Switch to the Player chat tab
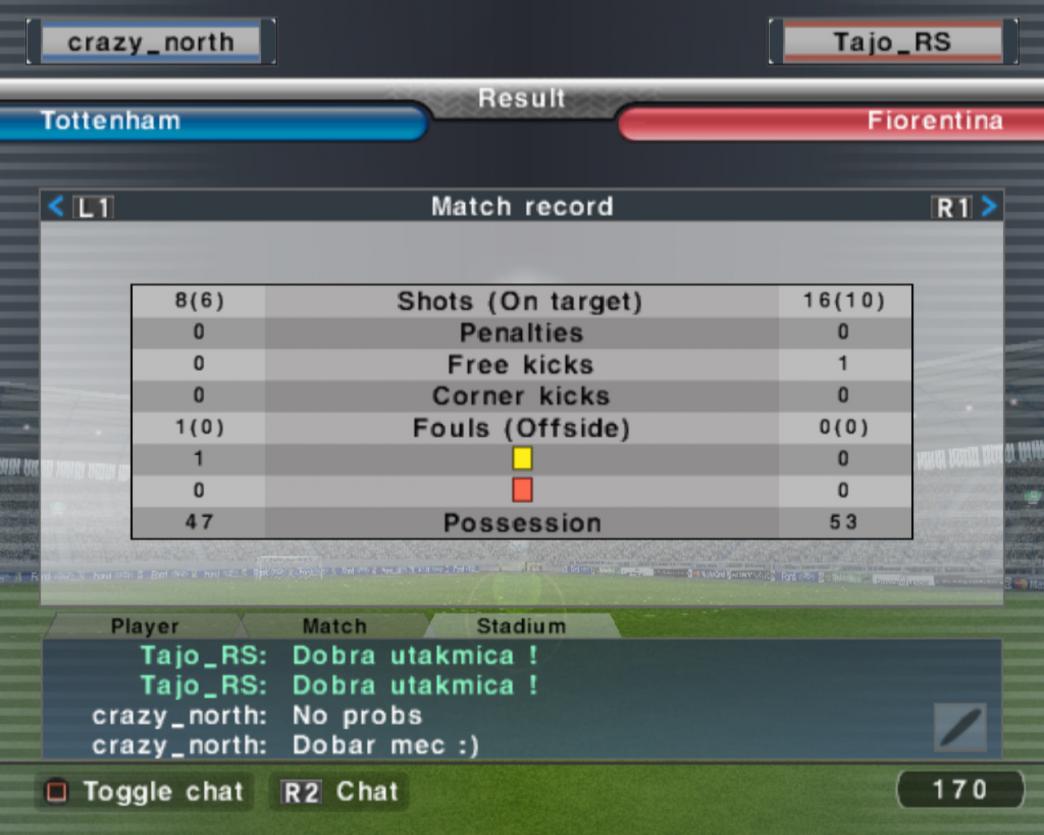This screenshot has height=835, width=1044. (x=145, y=627)
